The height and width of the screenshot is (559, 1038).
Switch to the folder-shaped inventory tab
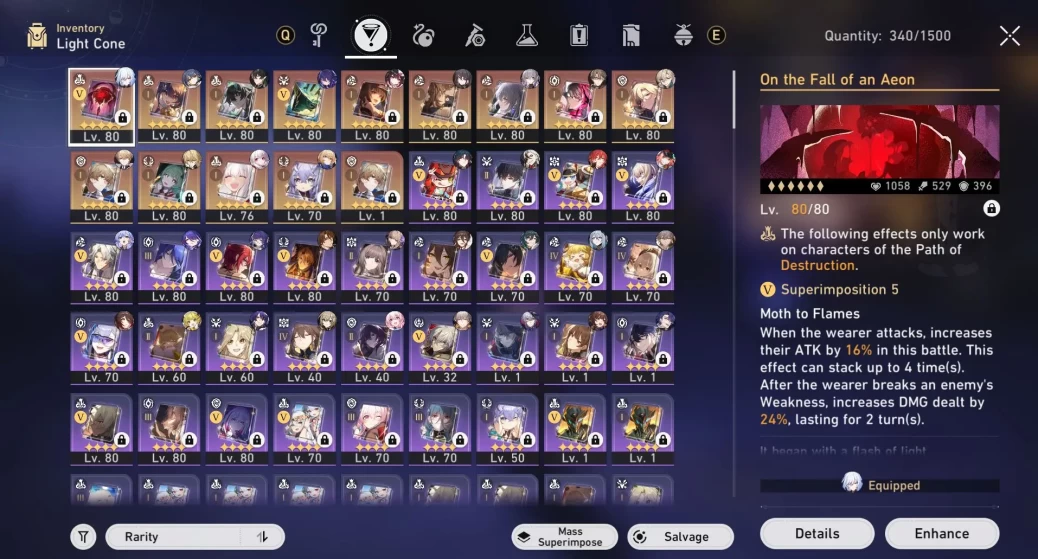click(x=631, y=36)
